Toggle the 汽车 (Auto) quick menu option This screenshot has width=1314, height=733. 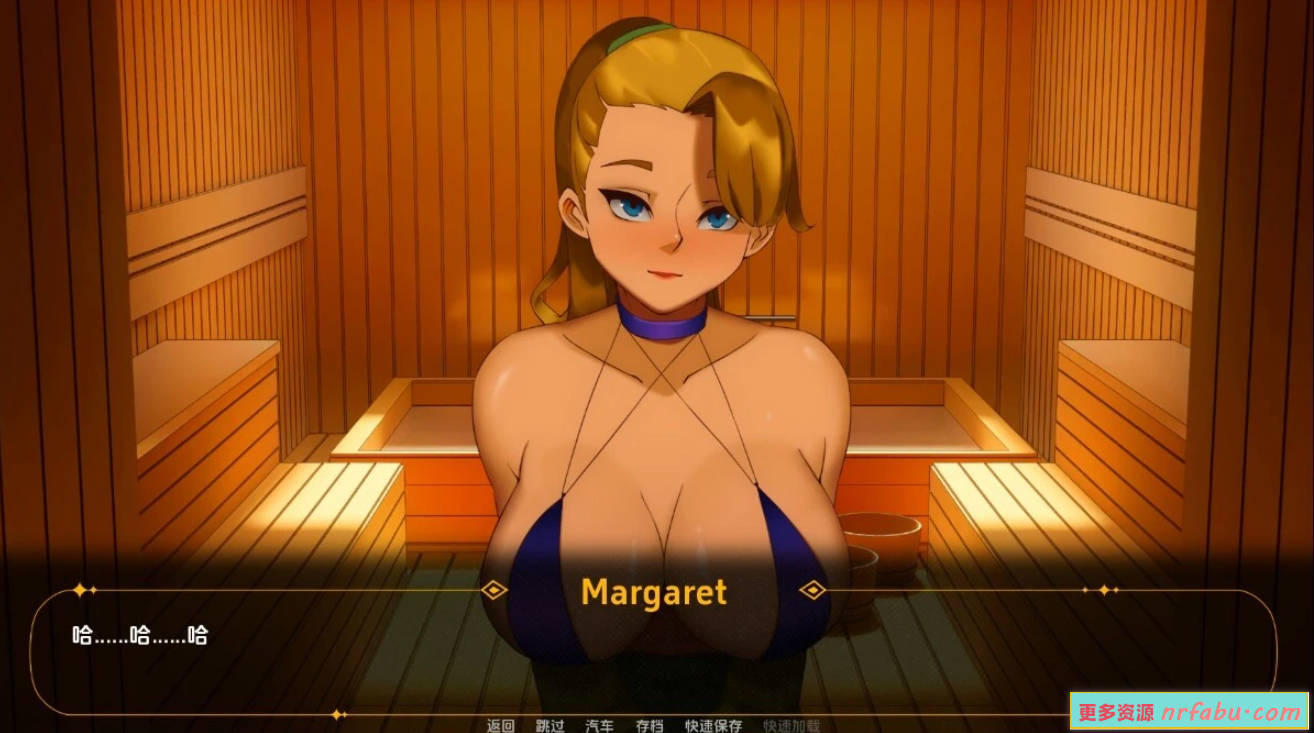pos(600,726)
